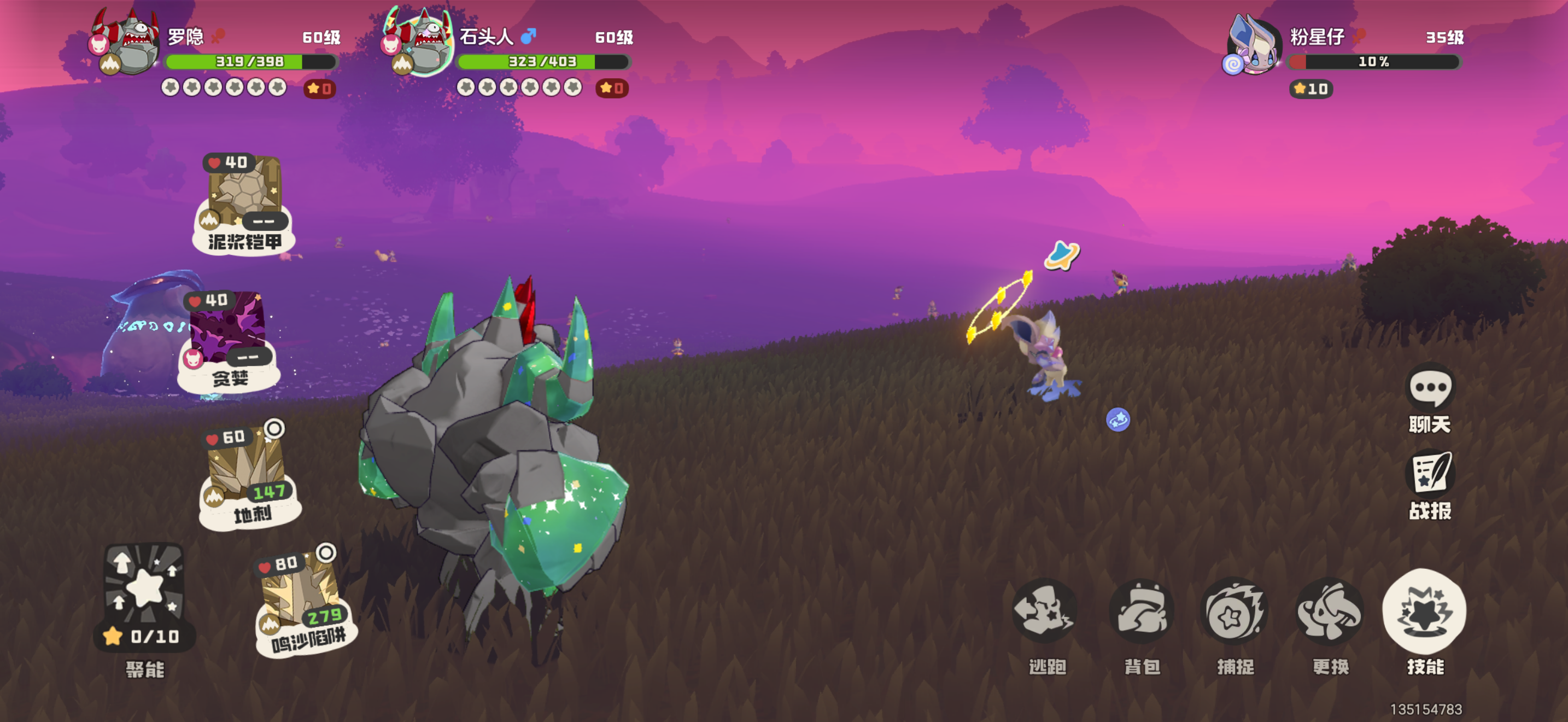This screenshot has width=1568, height=722.
Task: Activate the 地刺 attack skill
Action: pos(249,478)
